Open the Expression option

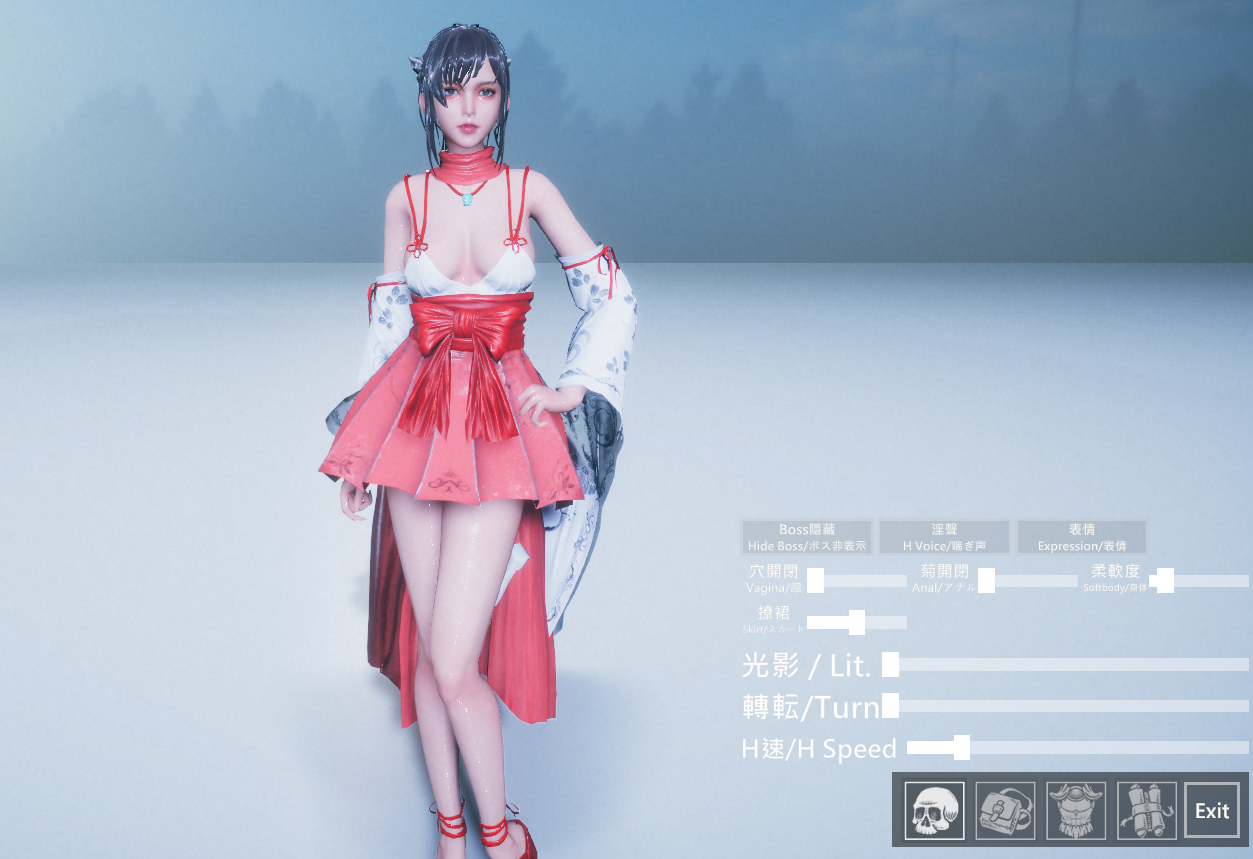point(1081,537)
